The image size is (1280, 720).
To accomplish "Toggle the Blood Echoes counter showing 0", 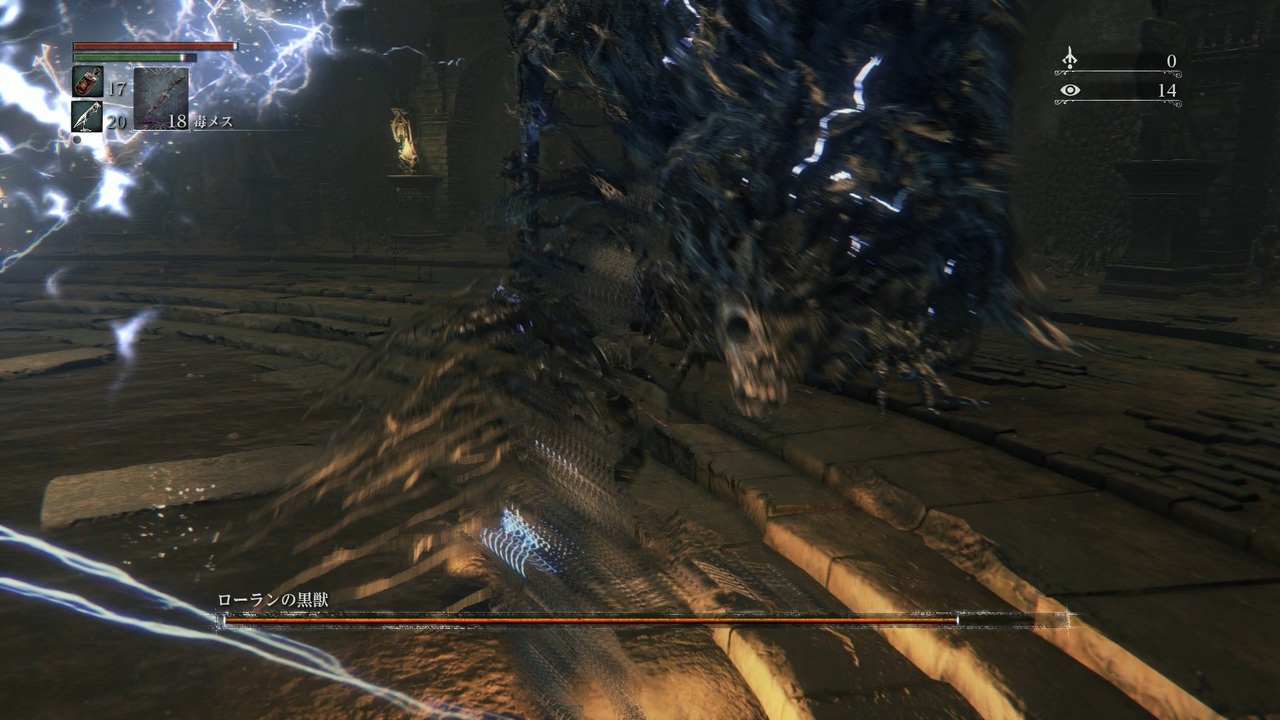I will pyautogui.click(x=1172, y=60).
